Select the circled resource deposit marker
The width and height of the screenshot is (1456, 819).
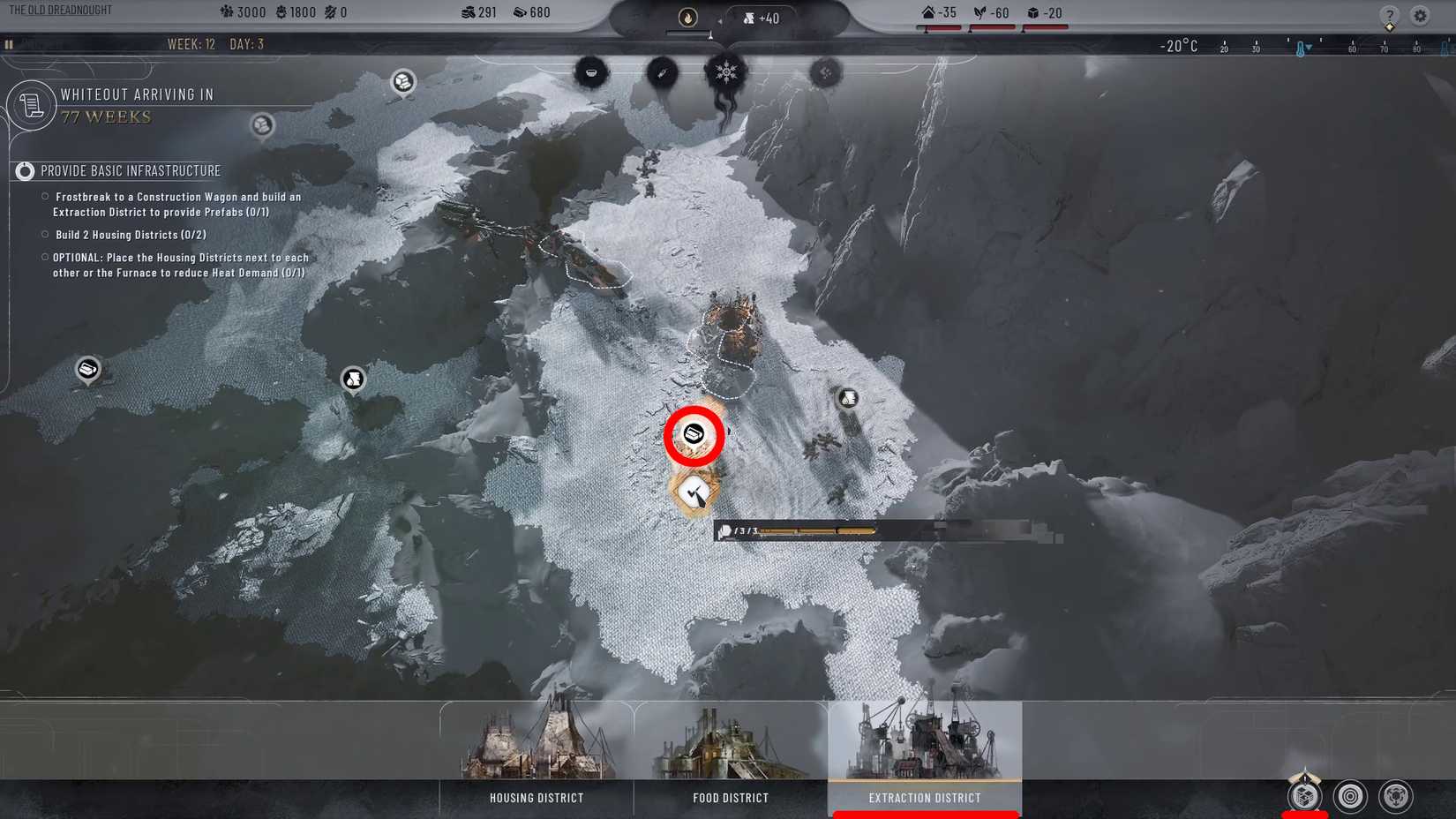[x=694, y=434]
